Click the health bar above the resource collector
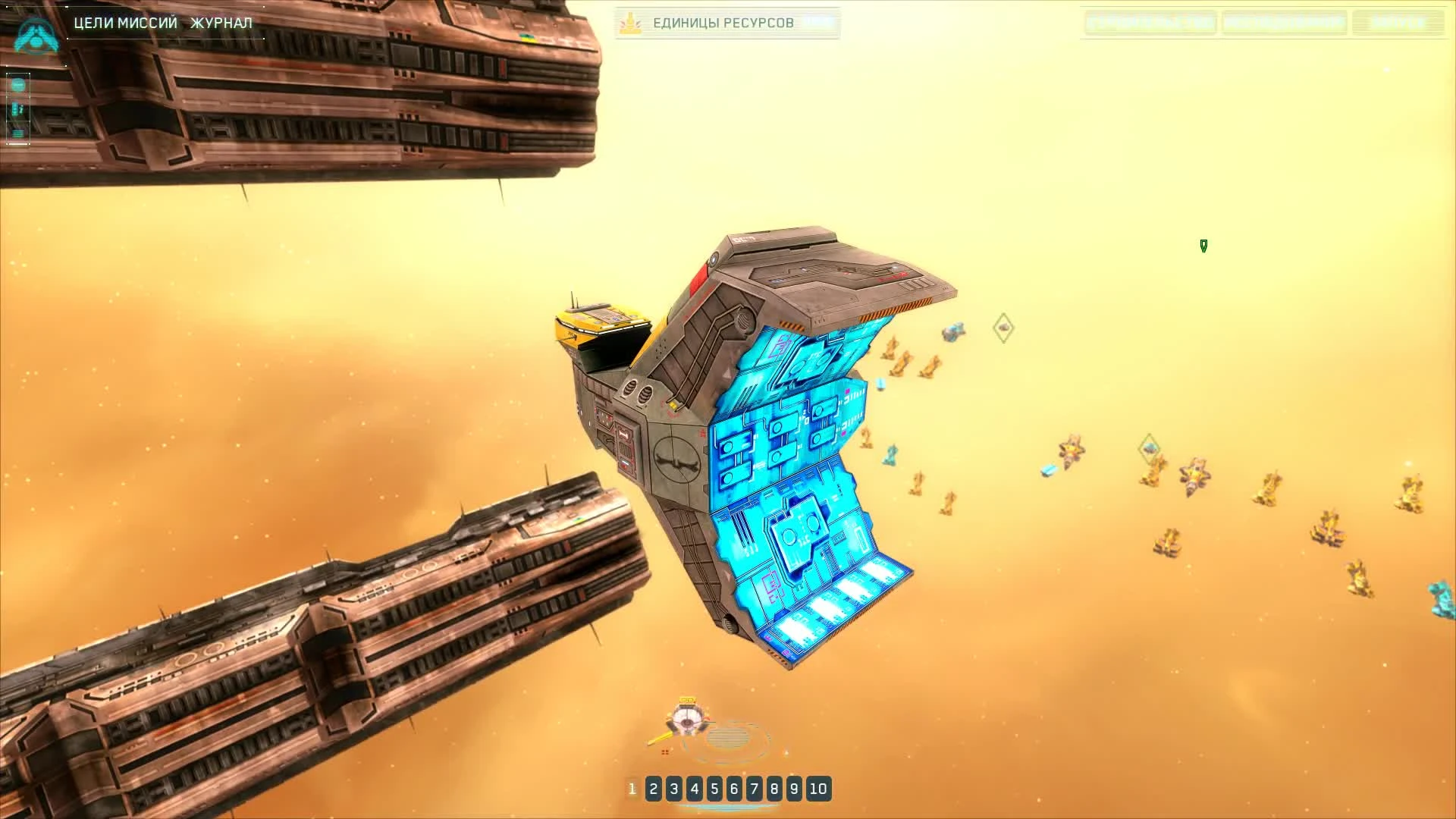Image resolution: width=1456 pixels, height=819 pixels. tap(687, 699)
